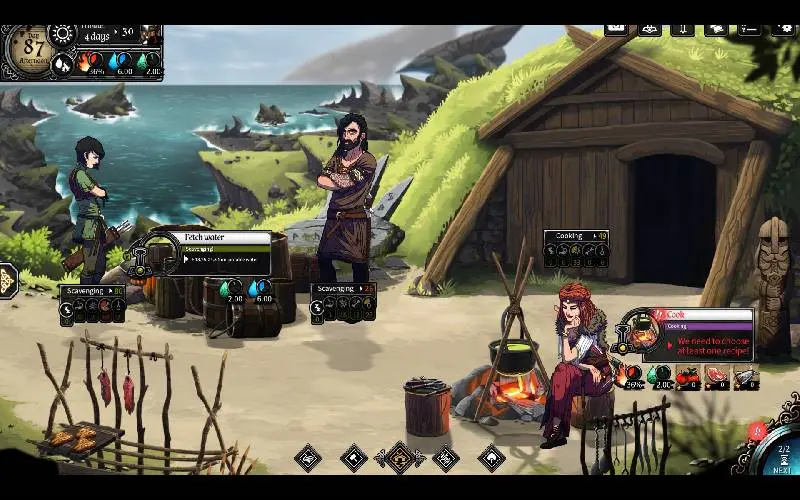Viewport: 800px width, 500px height.
Task: Click the red alert badge near NEXT
Action: coord(757,432)
